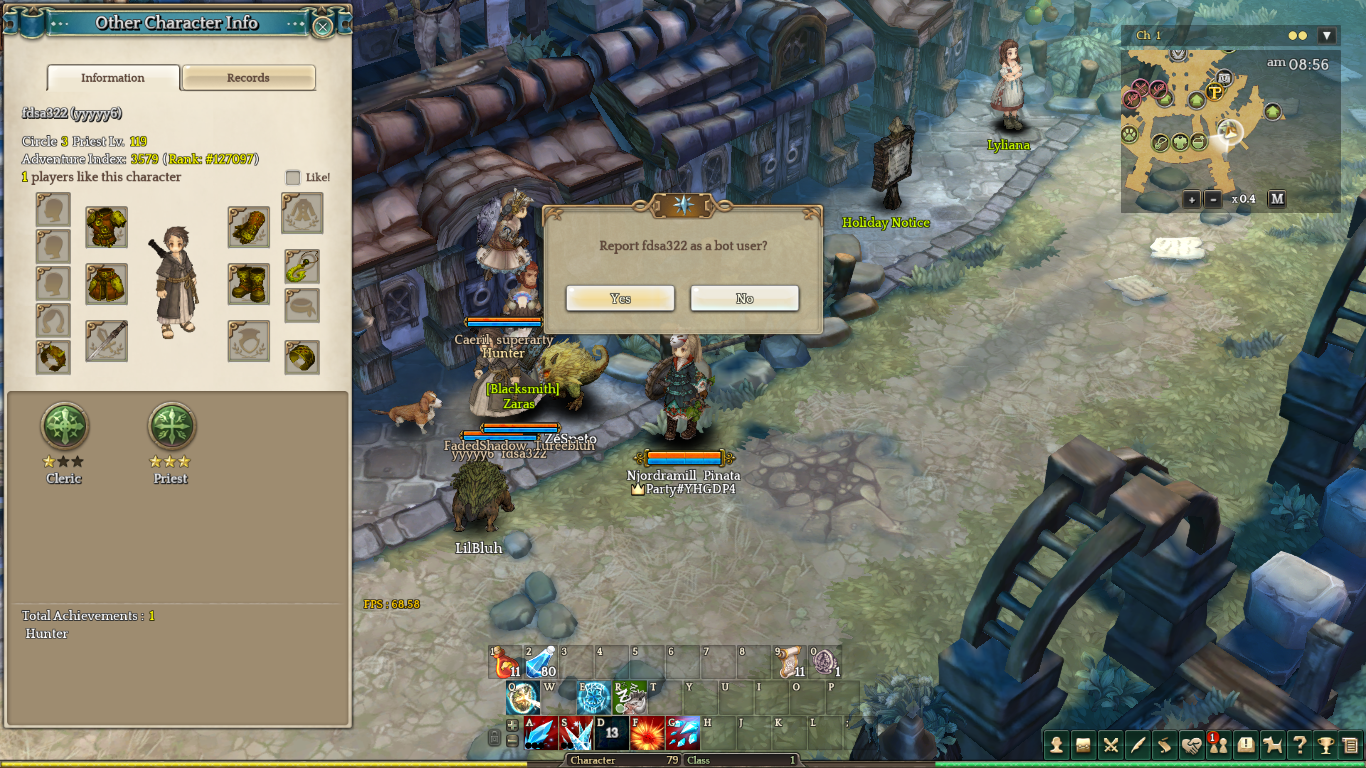Screen dimensions: 1366x768
Task: Use the red health potion slot
Action: click(506, 662)
